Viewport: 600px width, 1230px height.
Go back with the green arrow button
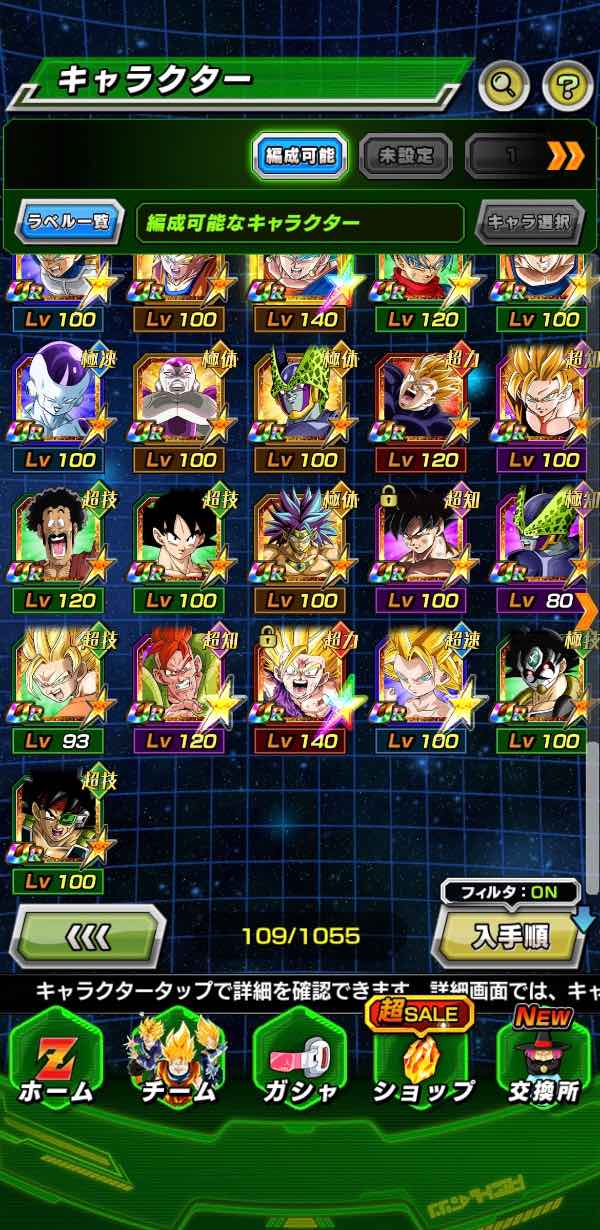click(x=87, y=937)
